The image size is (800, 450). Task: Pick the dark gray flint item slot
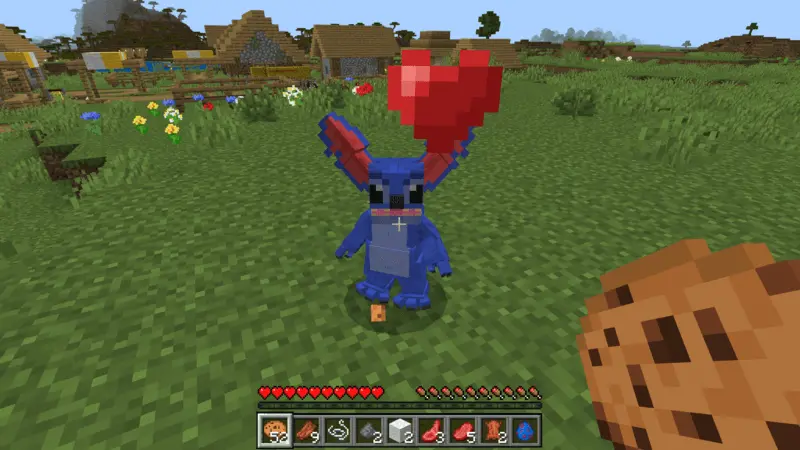(x=370, y=430)
